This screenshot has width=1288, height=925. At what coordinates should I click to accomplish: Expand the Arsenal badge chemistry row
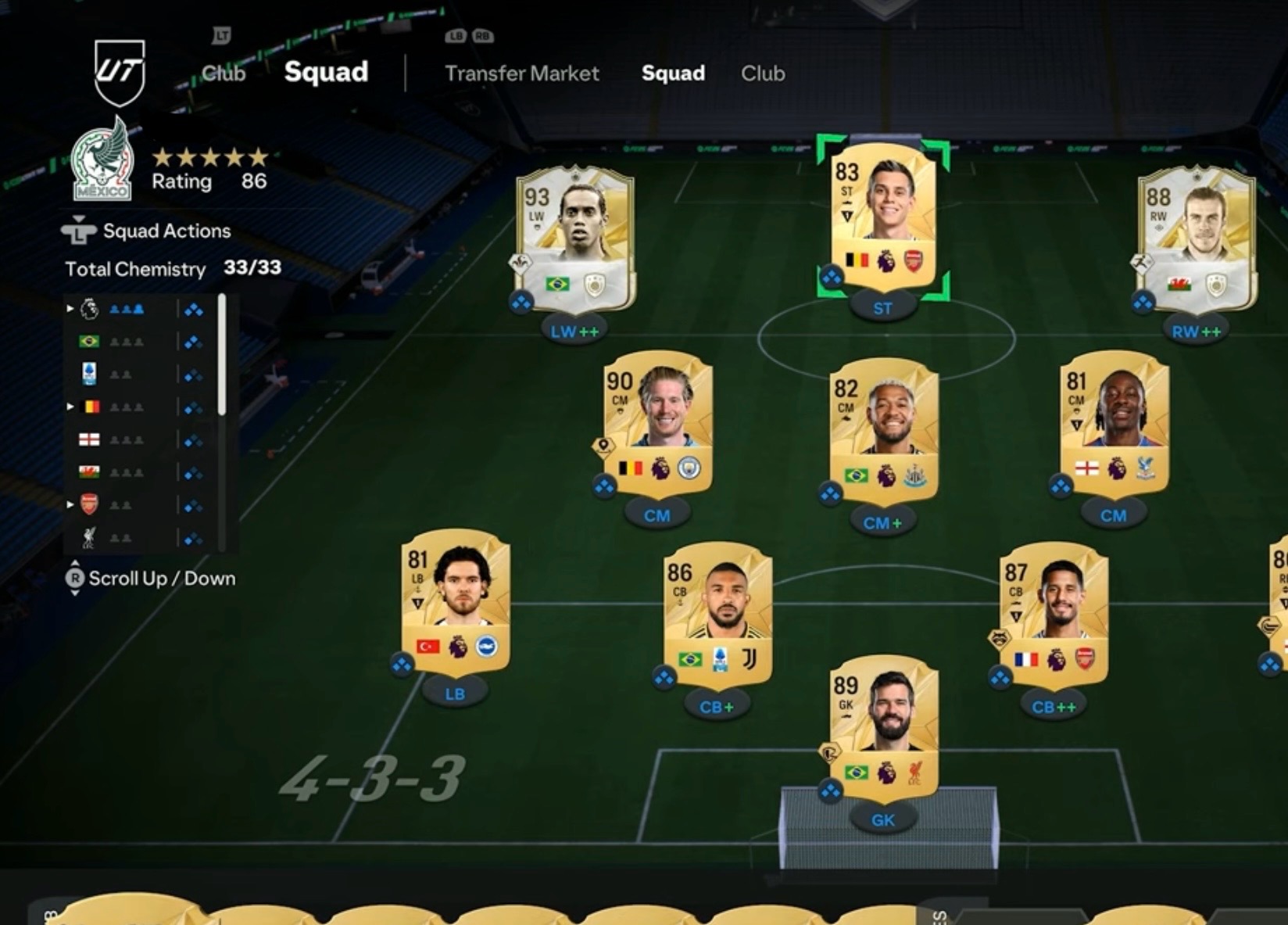tap(70, 505)
